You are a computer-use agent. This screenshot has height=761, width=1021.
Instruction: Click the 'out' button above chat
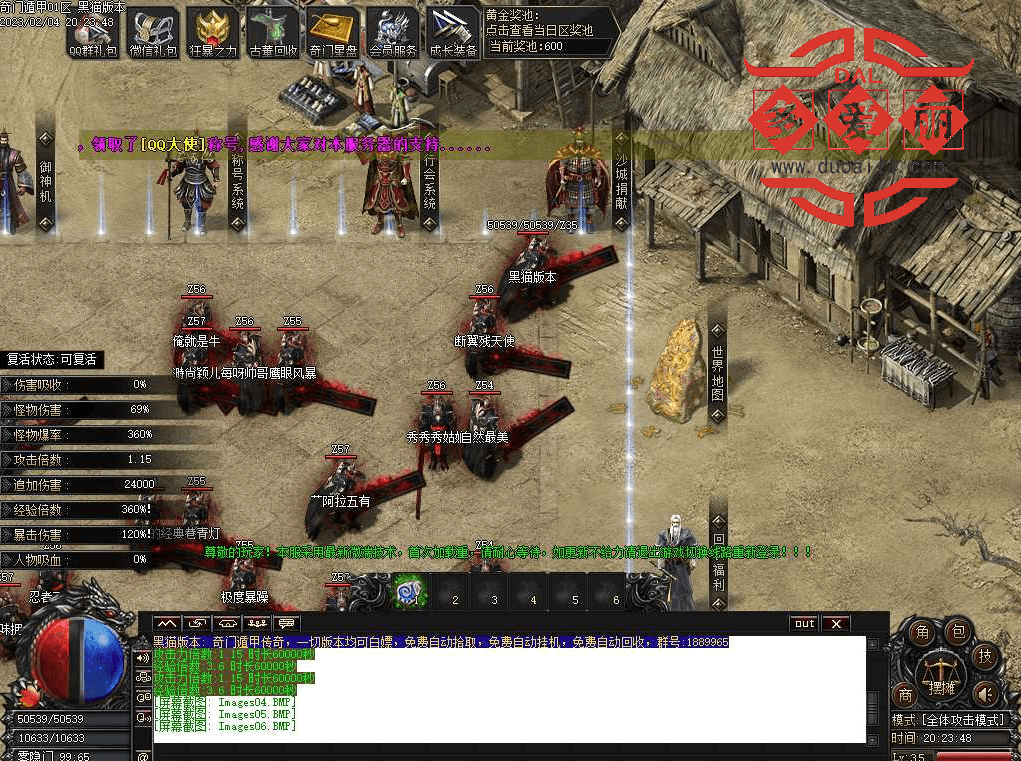[804, 624]
